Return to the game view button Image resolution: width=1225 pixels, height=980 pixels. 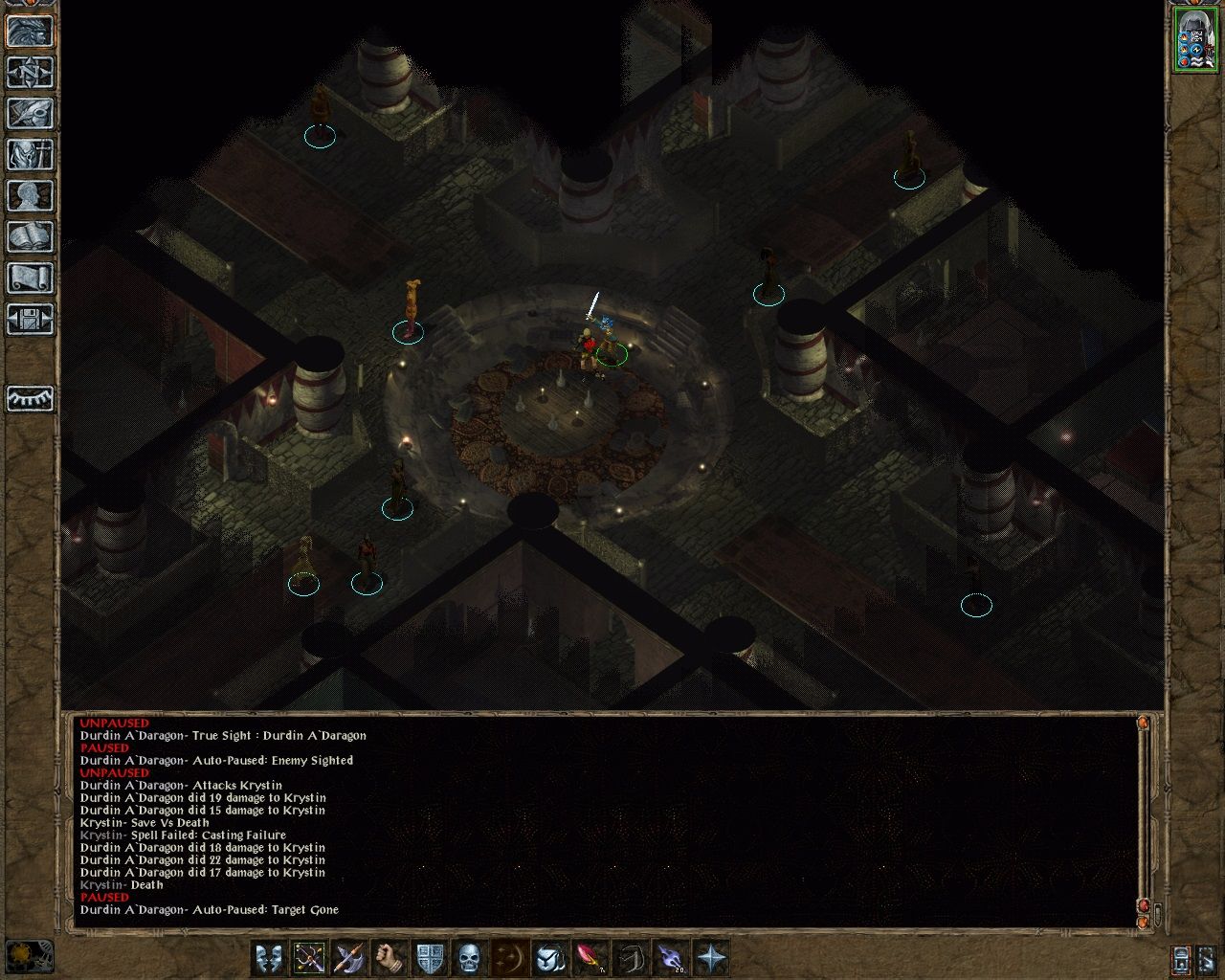tap(30, 32)
